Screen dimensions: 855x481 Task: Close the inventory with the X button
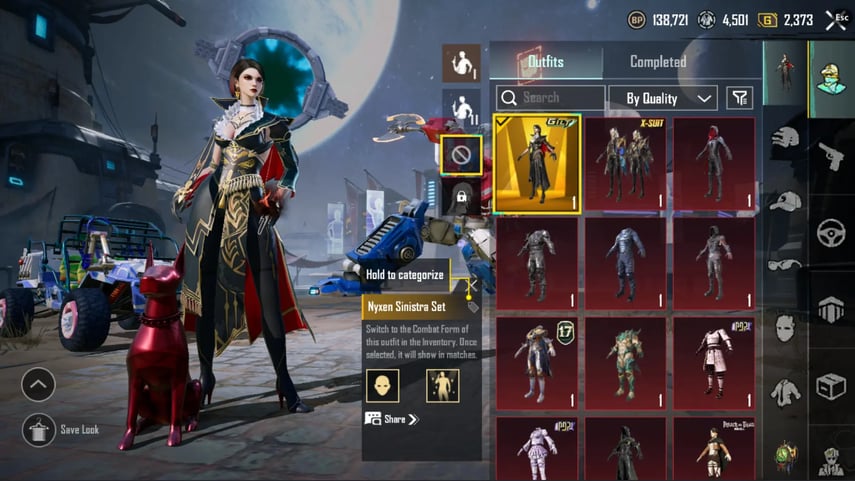tap(836, 19)
